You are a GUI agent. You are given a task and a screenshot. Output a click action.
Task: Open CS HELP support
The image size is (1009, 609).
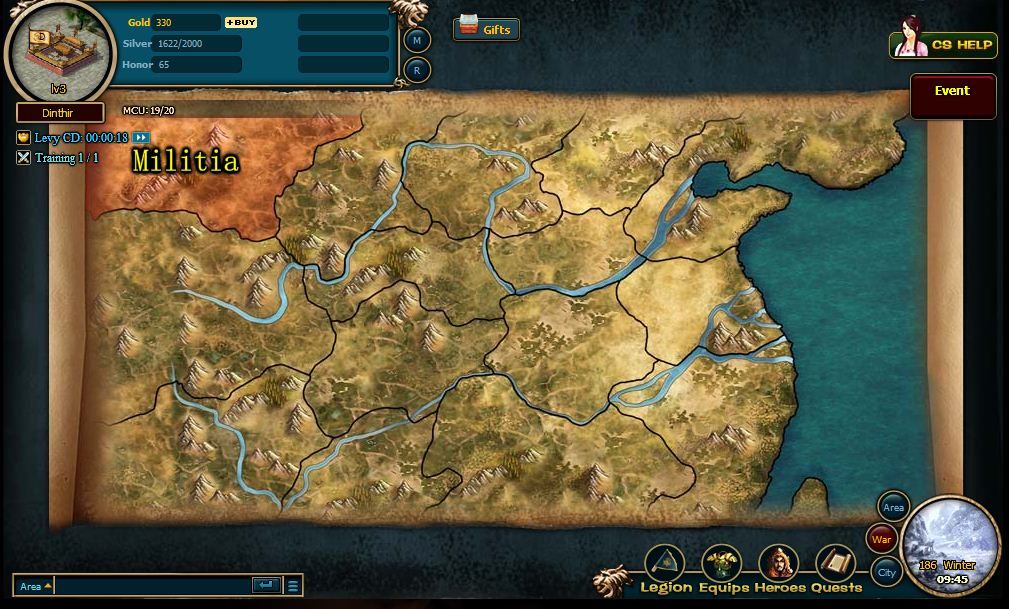pyautogui.click(x=943, y=45)
